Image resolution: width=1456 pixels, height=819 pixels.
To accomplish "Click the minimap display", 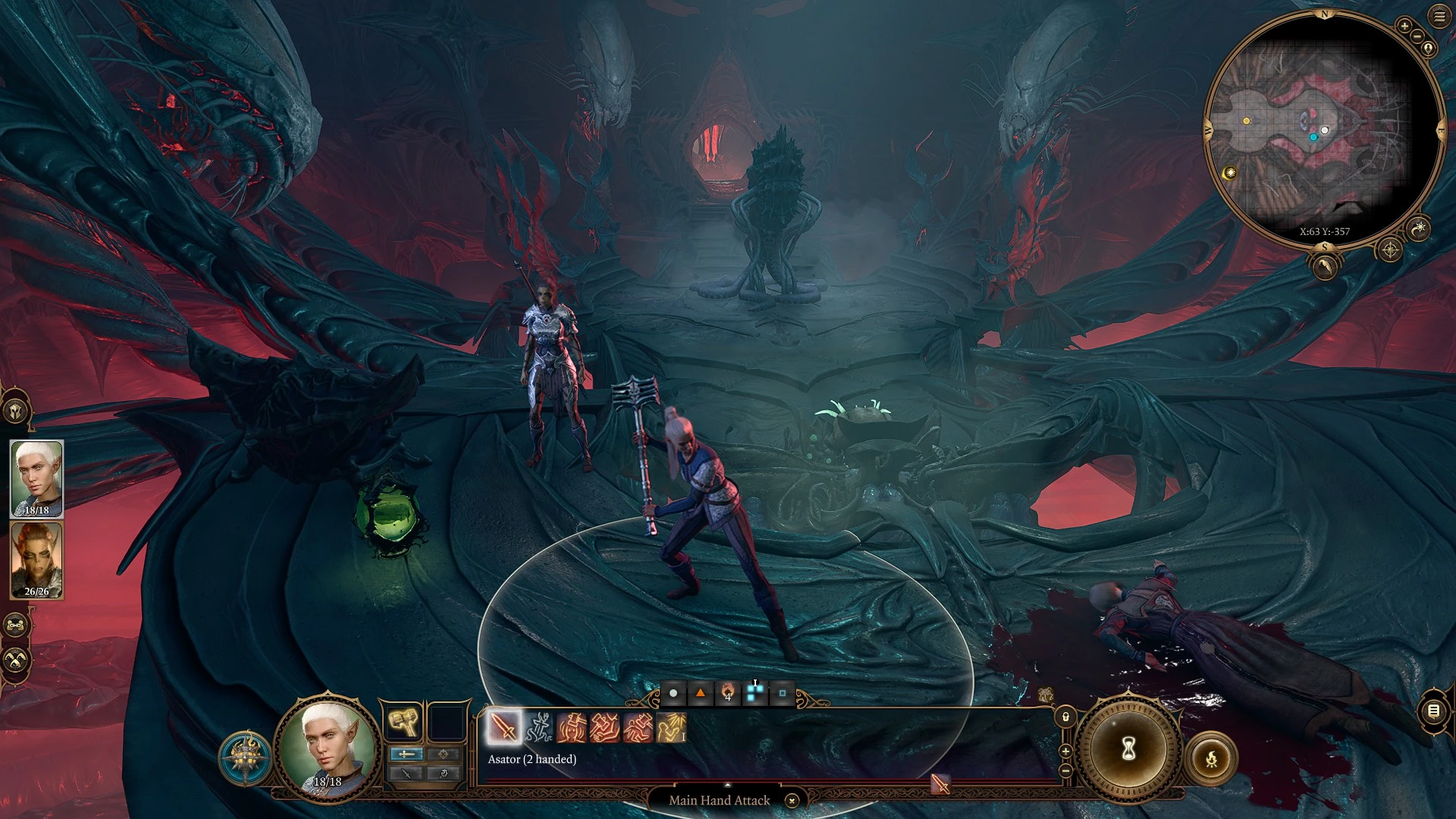I will [x=1323, y=129].
